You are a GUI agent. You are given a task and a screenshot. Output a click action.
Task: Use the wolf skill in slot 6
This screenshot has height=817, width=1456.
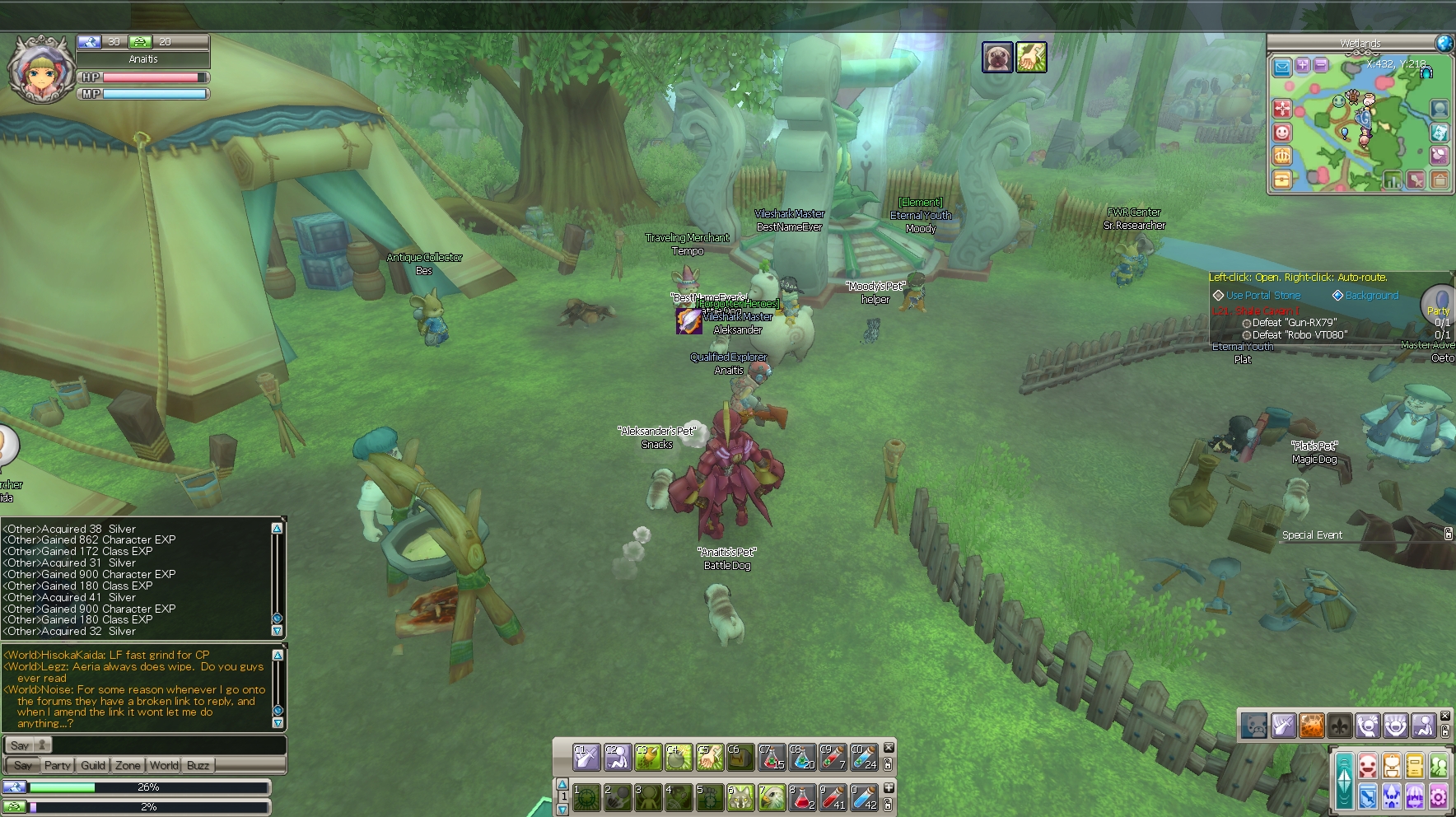pos(740,796)
